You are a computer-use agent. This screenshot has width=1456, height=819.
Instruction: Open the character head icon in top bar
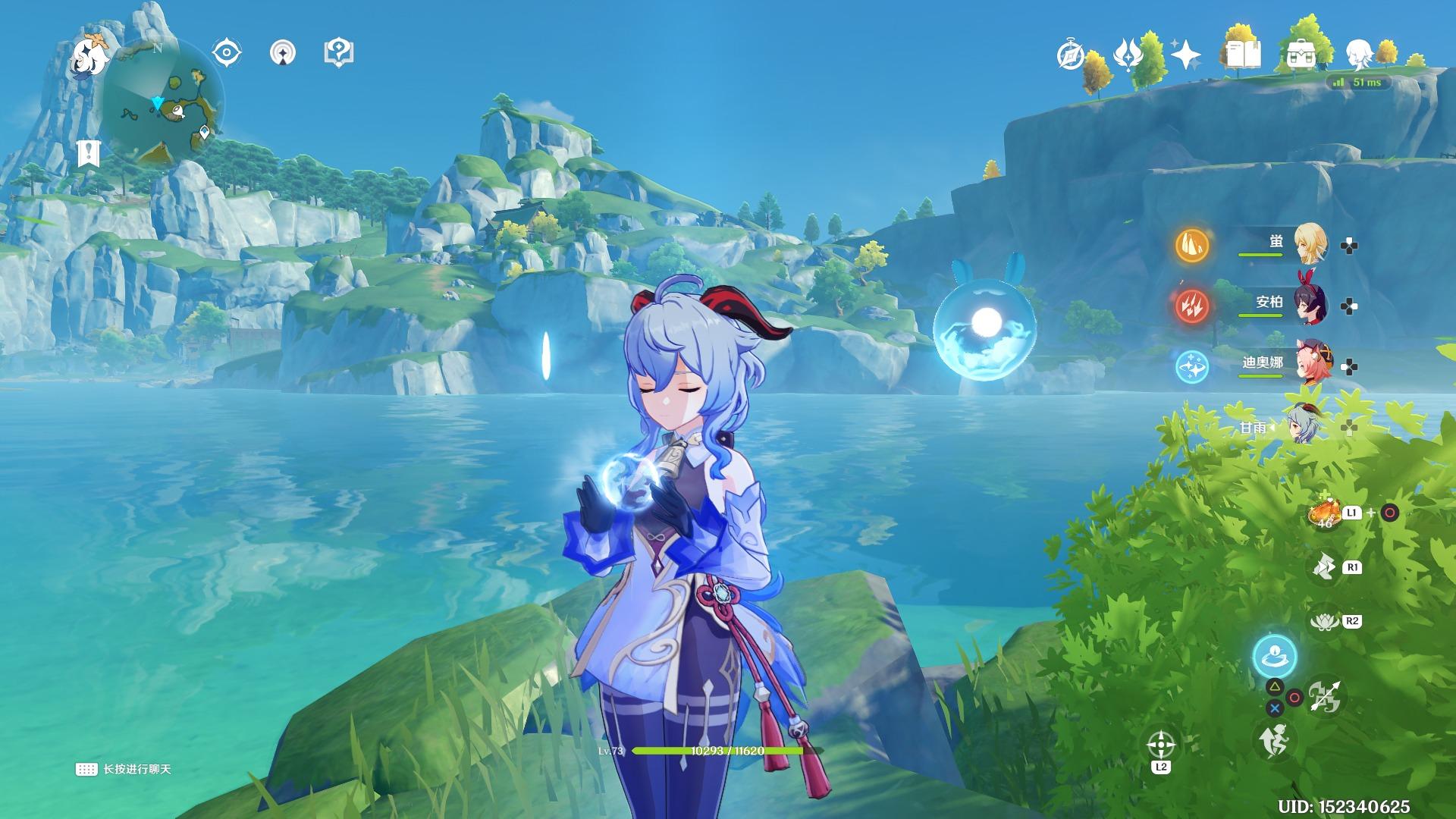[1358, 55]
